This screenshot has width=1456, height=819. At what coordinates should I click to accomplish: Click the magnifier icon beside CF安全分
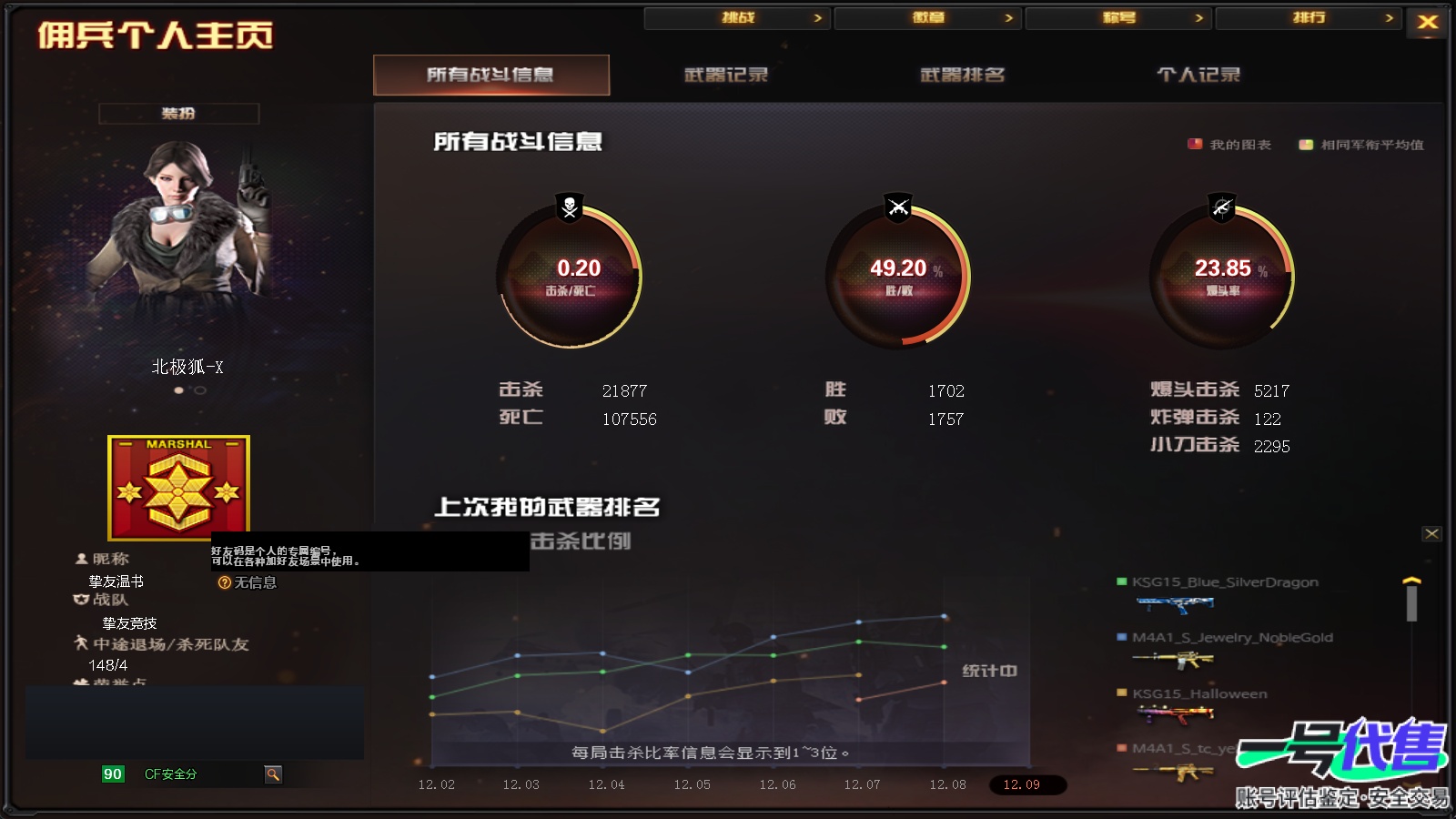pos(272,774)
